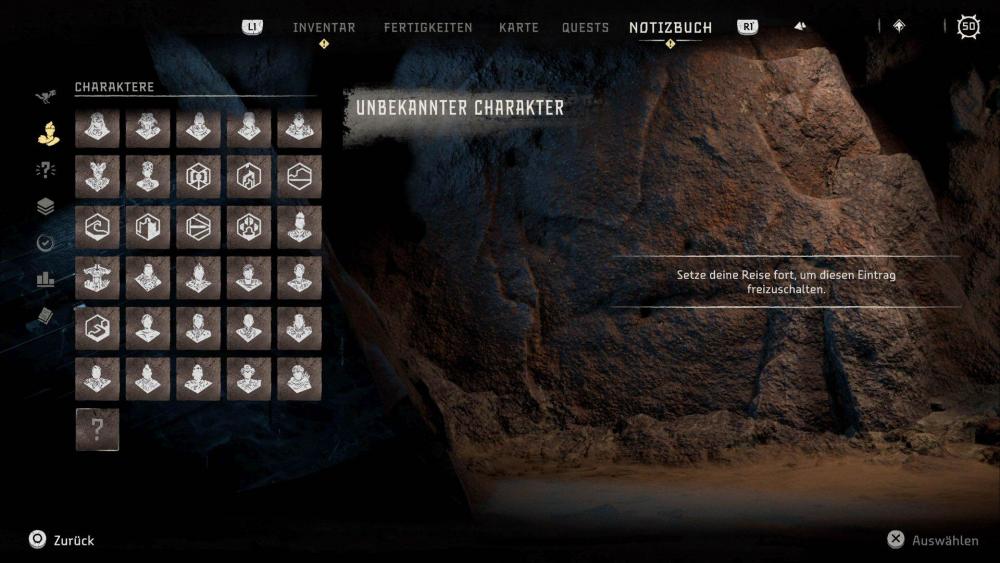Viewport: 1000px width, 563px height.
Task: Select the gold character bust sidebar category
Action: pyautogui.click(x=46, y=133)
